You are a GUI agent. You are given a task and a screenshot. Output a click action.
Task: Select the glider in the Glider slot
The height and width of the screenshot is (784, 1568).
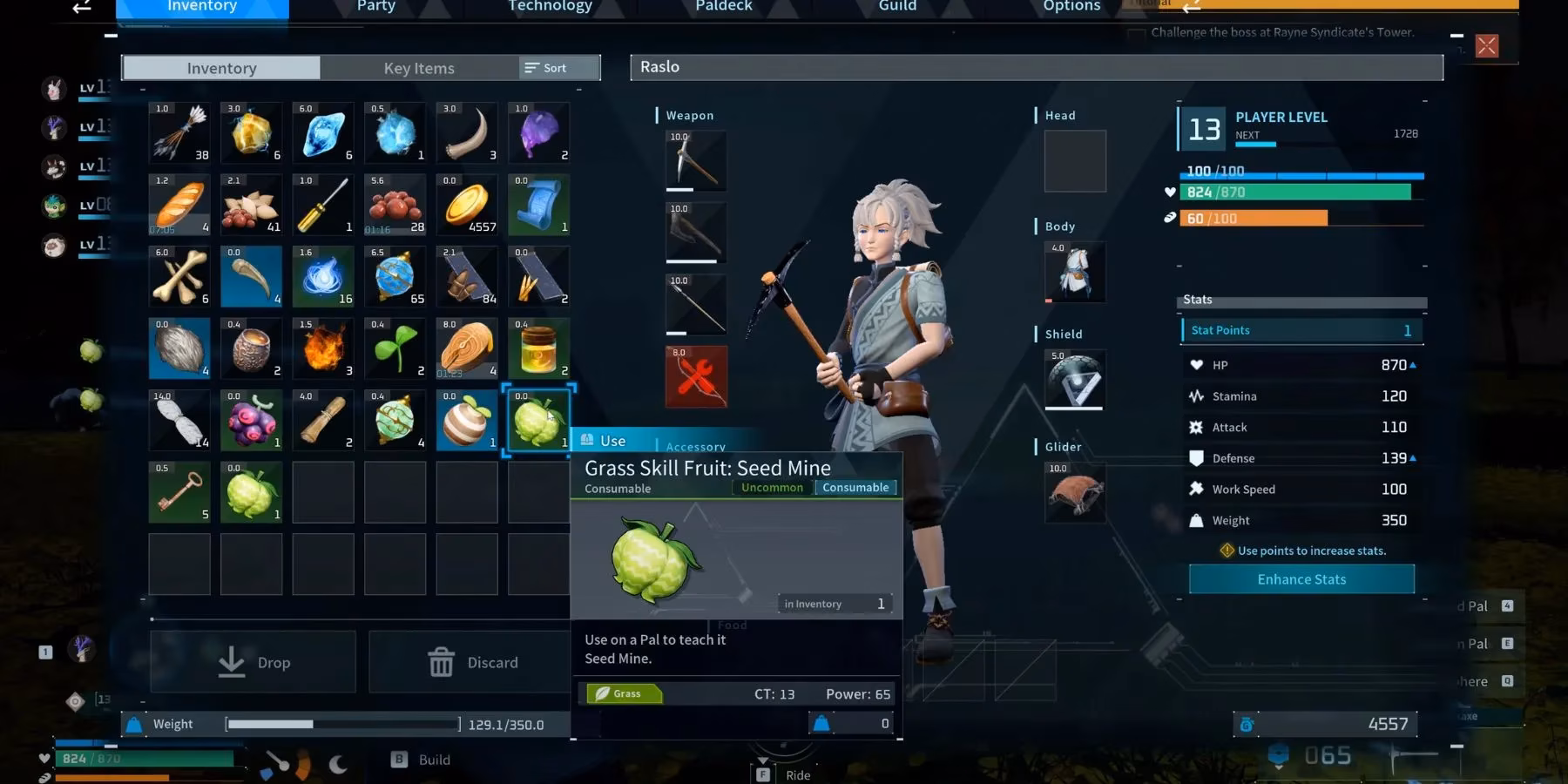point(1073,493)
